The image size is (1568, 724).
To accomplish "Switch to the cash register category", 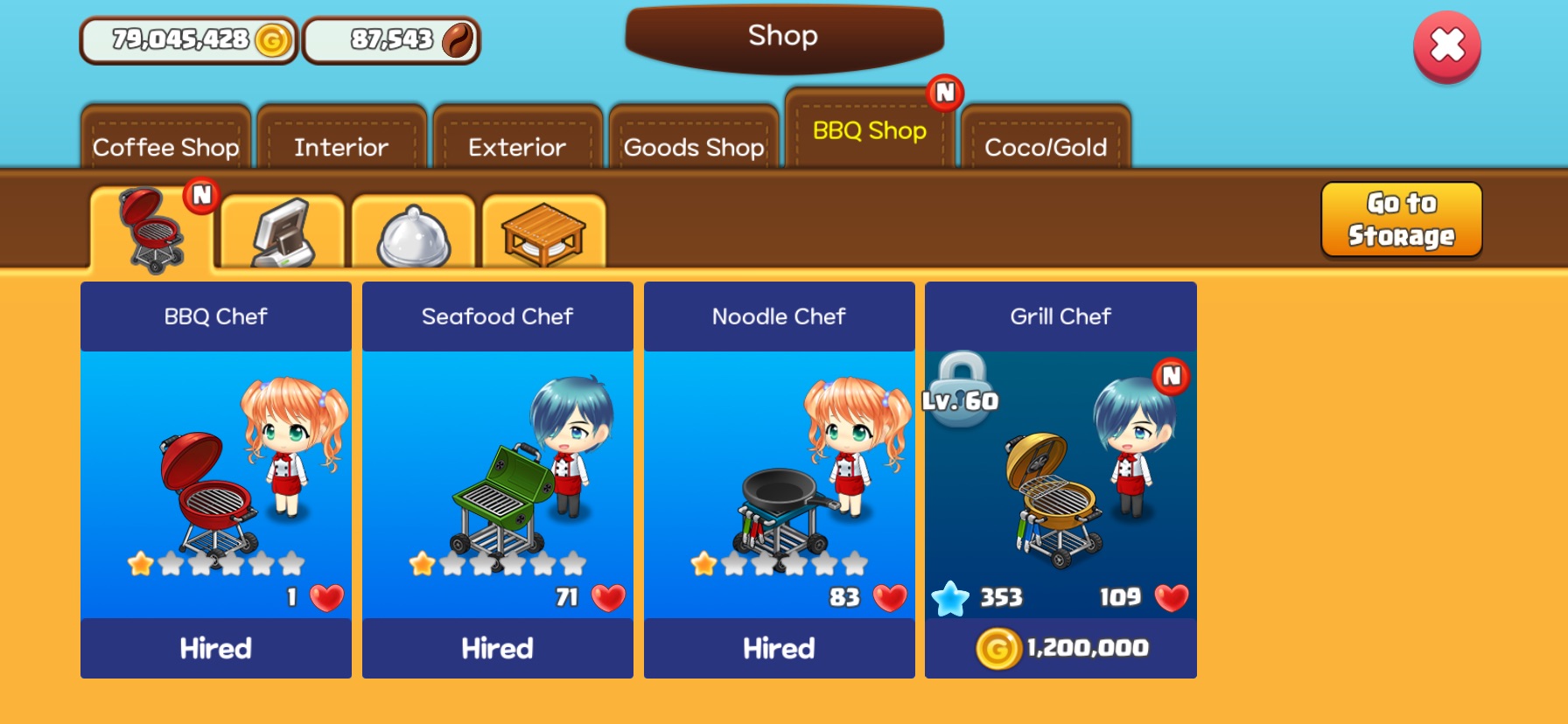I will (283, 232).
